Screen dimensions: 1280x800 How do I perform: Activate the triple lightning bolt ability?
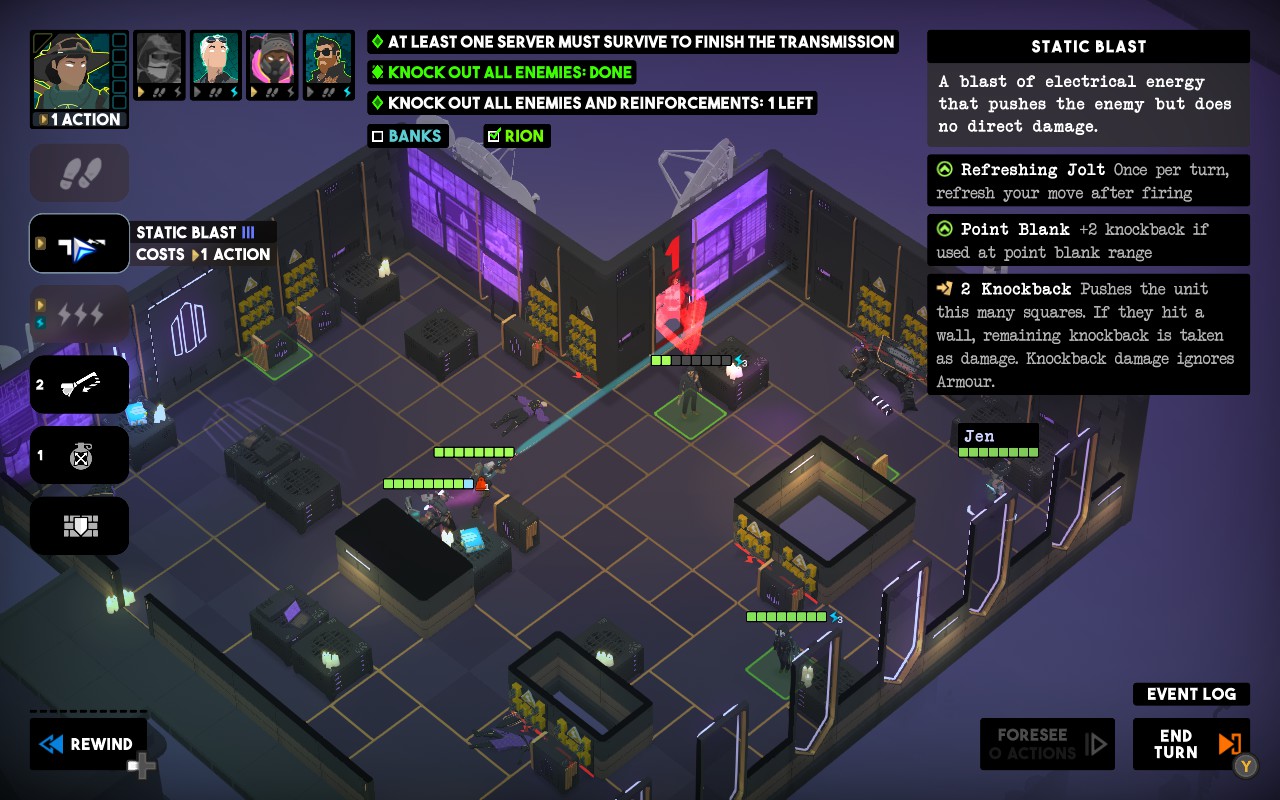pyautogui.click(x=80, y=314)
